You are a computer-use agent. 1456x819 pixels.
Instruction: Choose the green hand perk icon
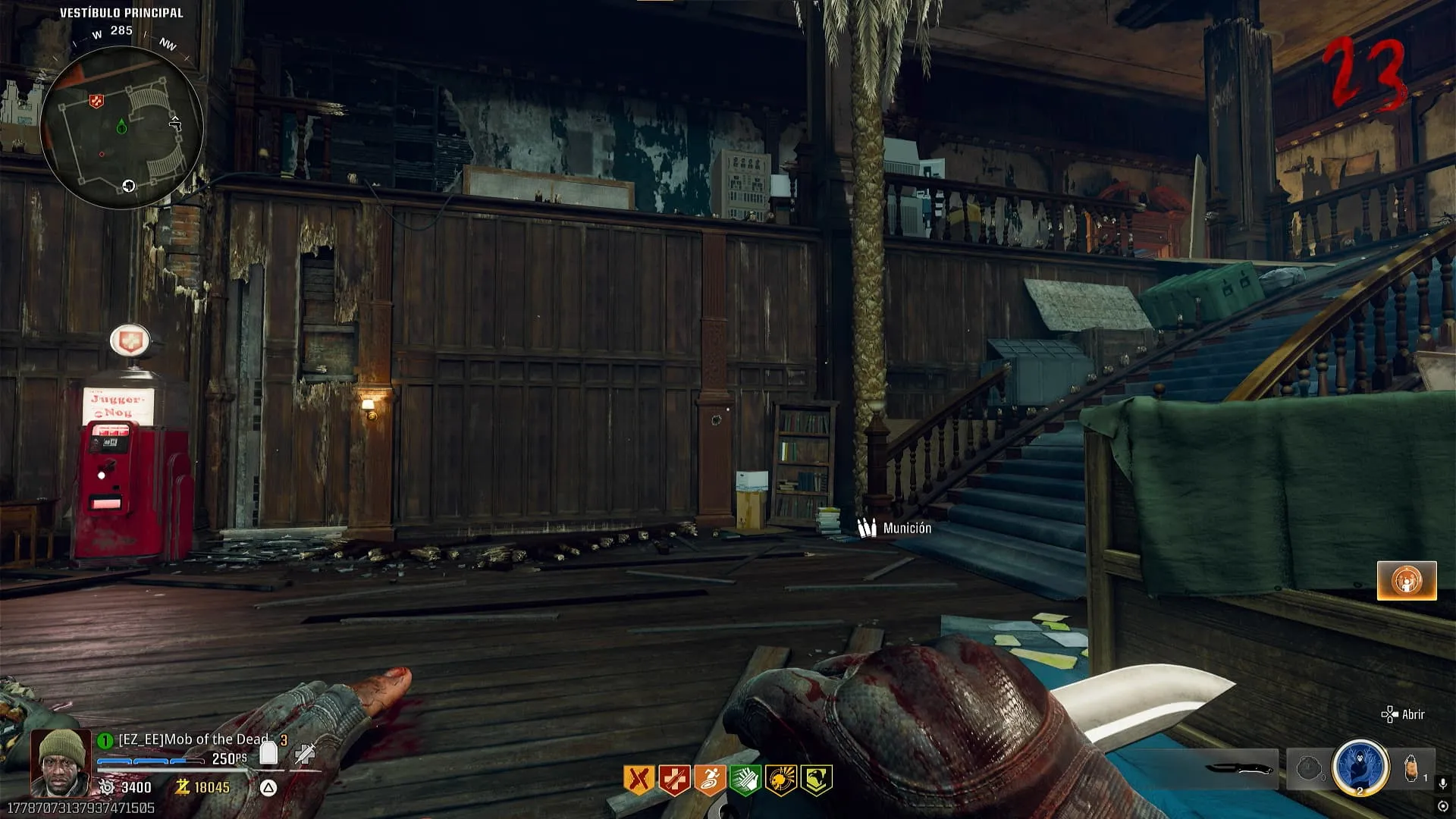(745, 780)
